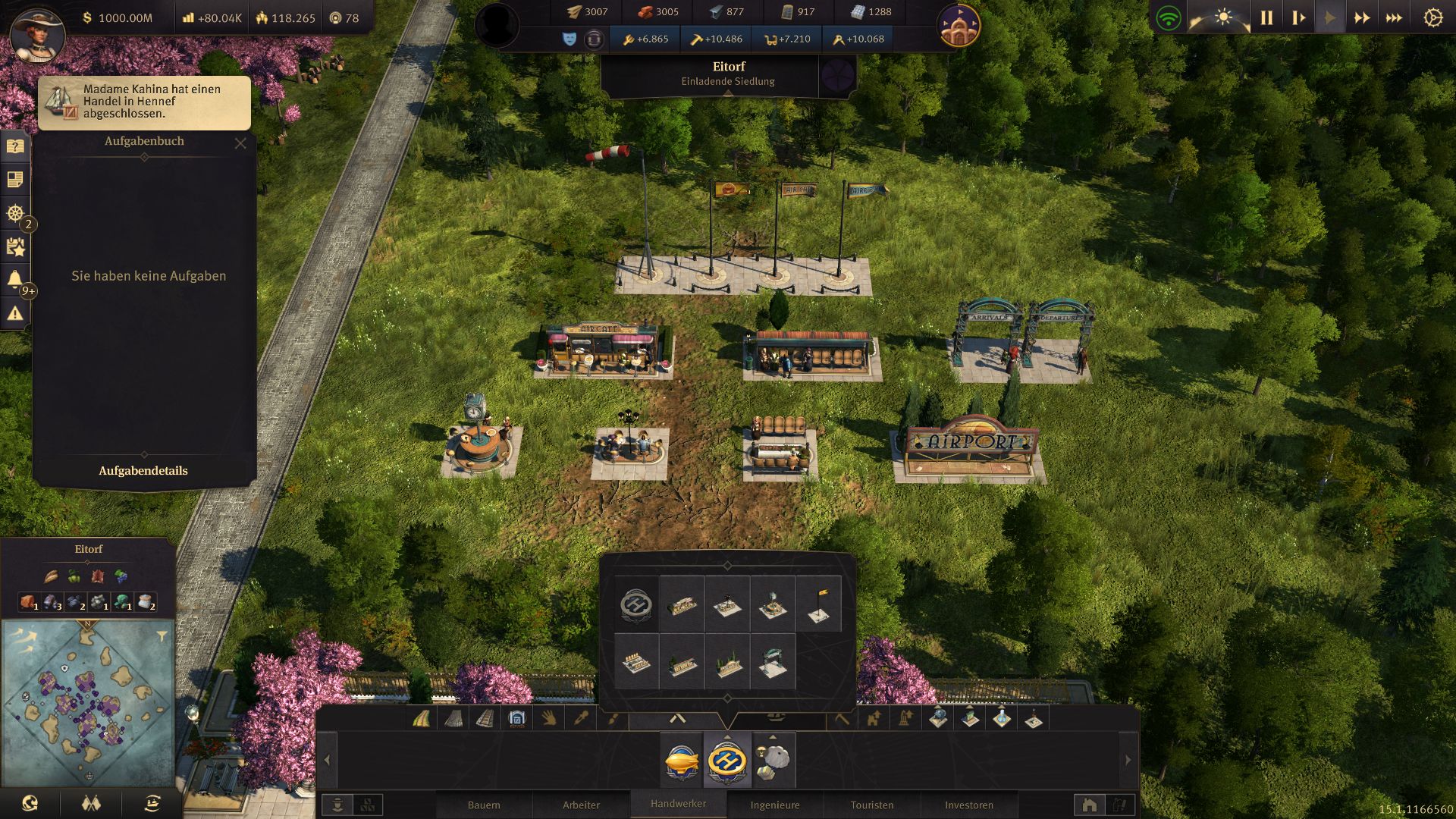Switch to the Investoren tab
Image resolution: width=1456 pixels, height=819 pixels.
point(969,805)
